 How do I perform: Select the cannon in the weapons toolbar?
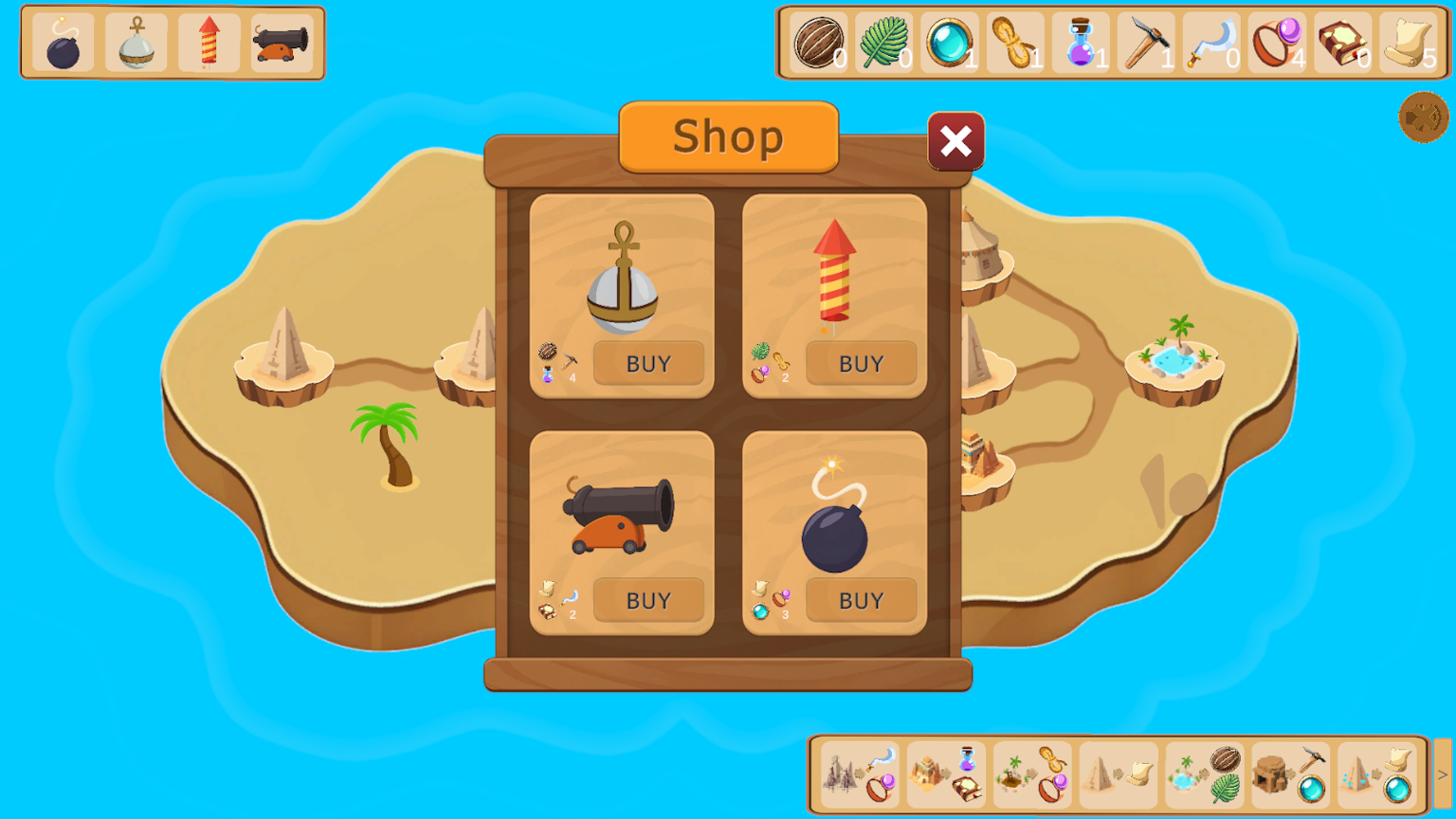[x=282, y=42]
